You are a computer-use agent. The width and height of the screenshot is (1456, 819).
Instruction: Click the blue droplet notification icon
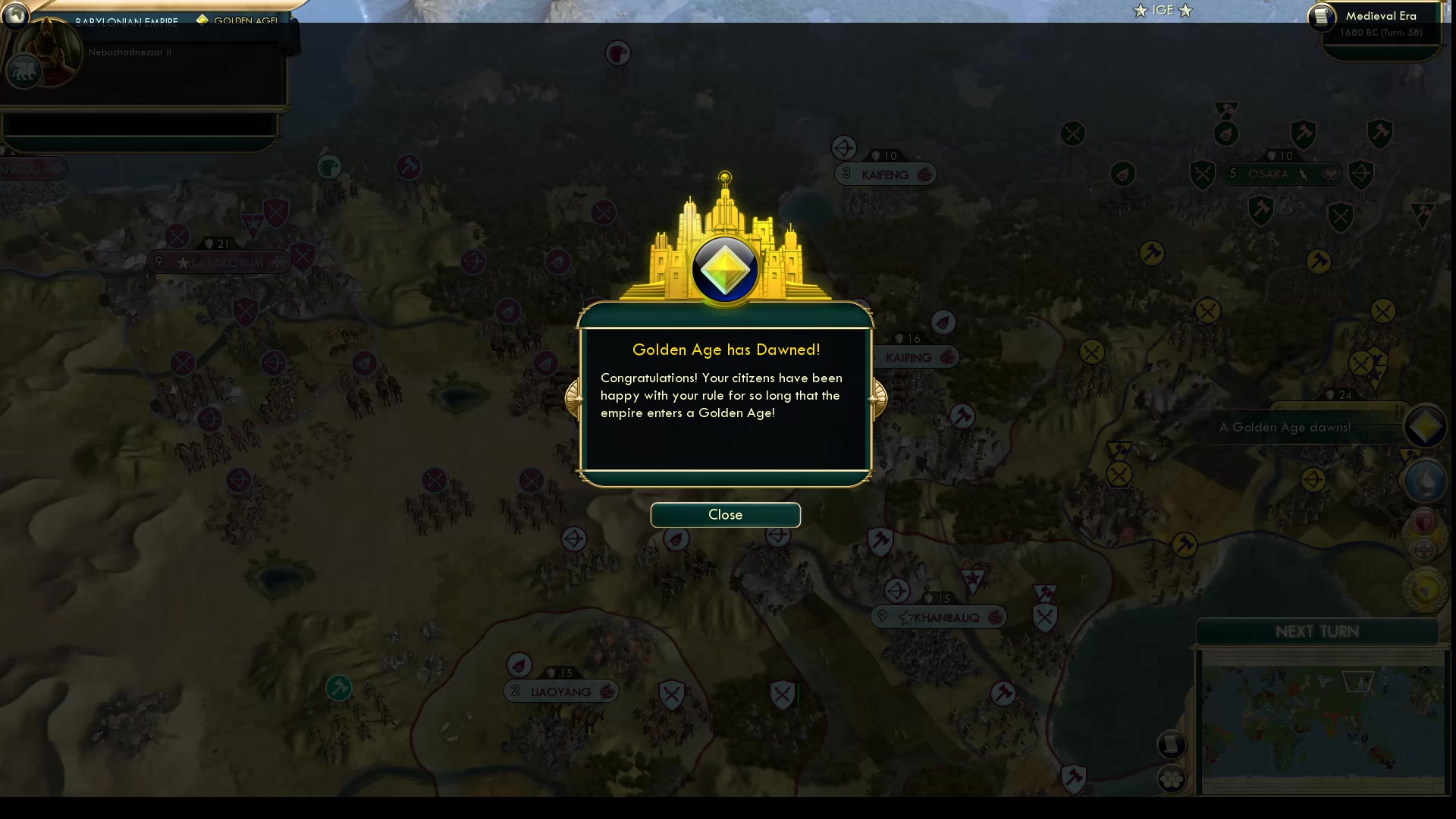(1426, 480)
